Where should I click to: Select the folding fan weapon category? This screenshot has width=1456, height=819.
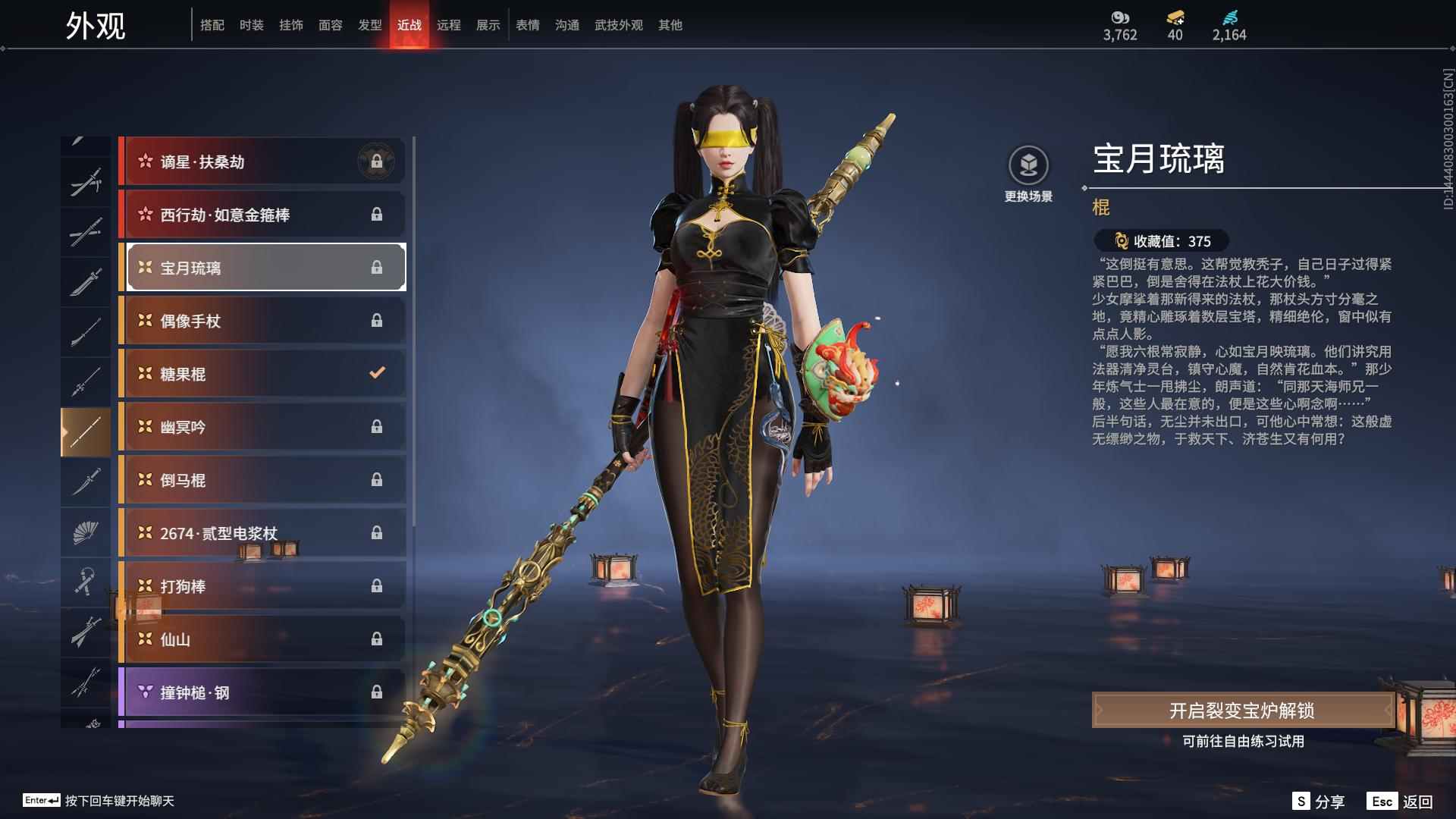(x=86, y=532)
